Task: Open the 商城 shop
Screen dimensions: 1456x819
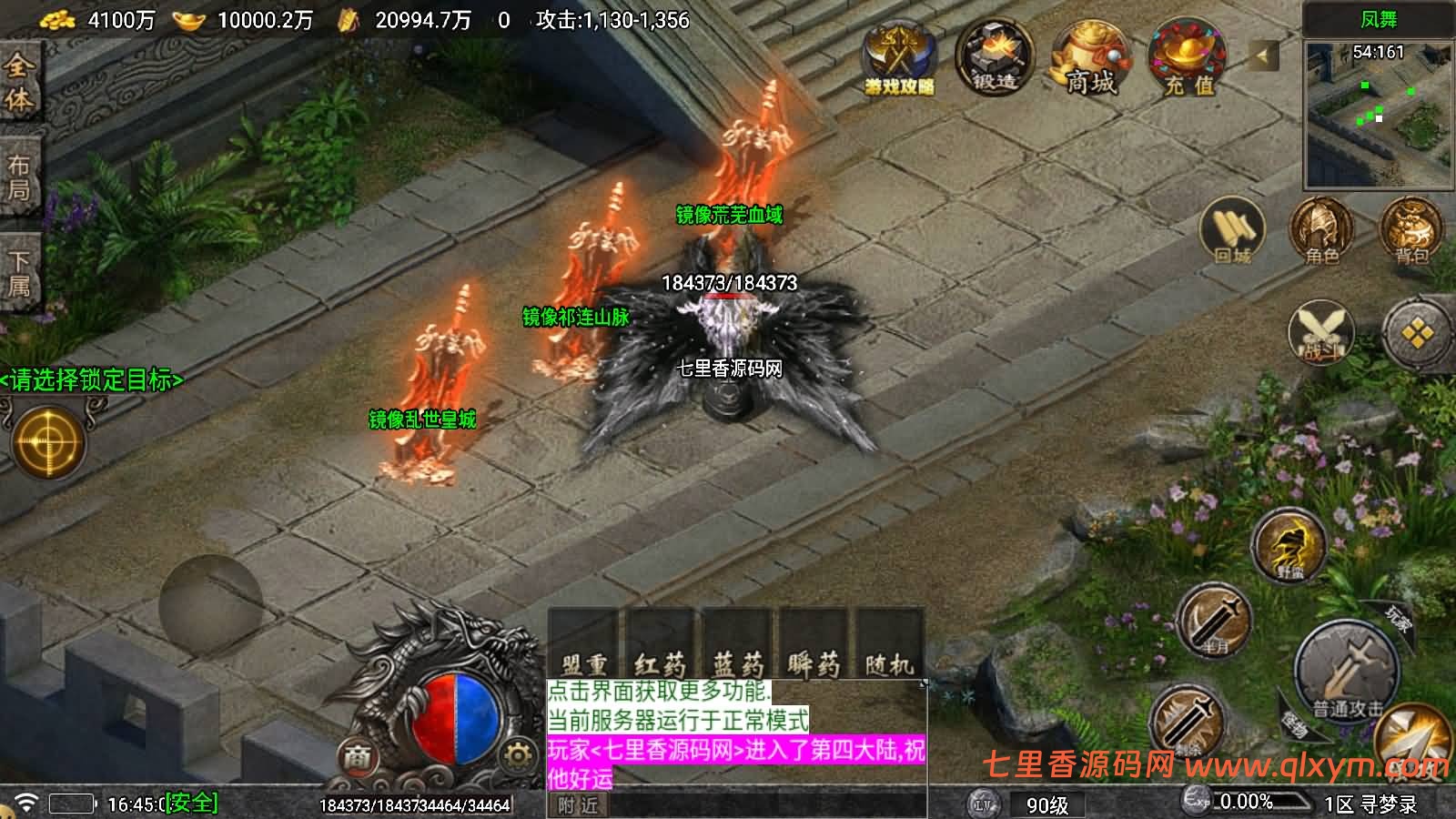Action: click(x=1089, y=59)
